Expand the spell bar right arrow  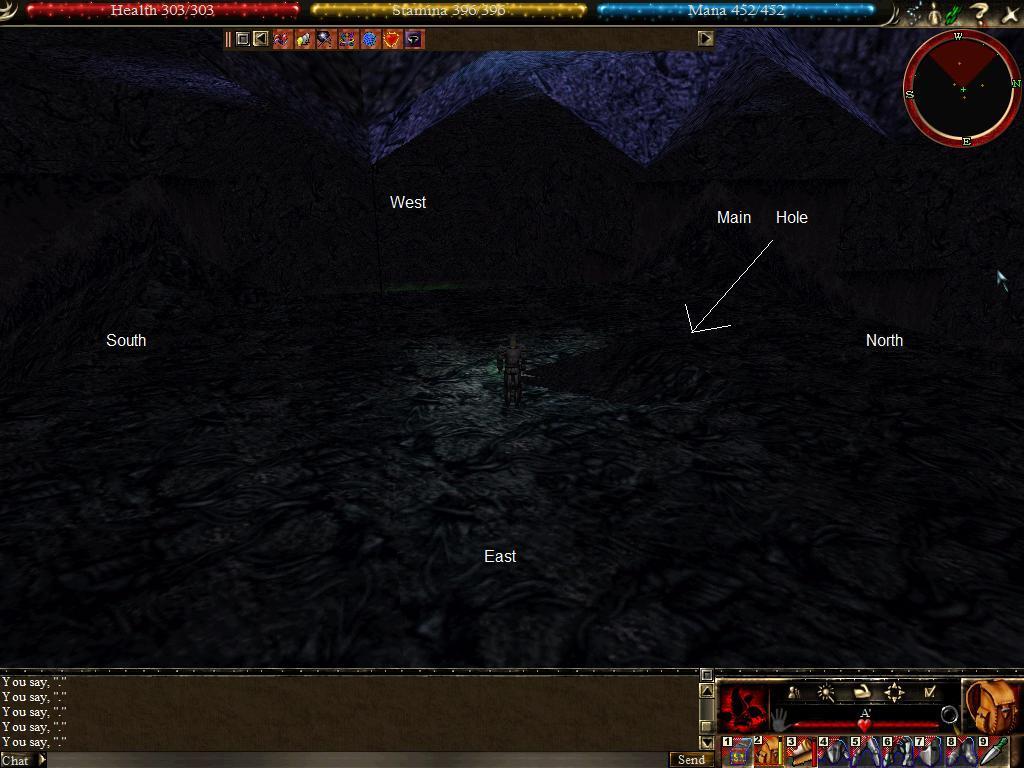pos(705,39)
